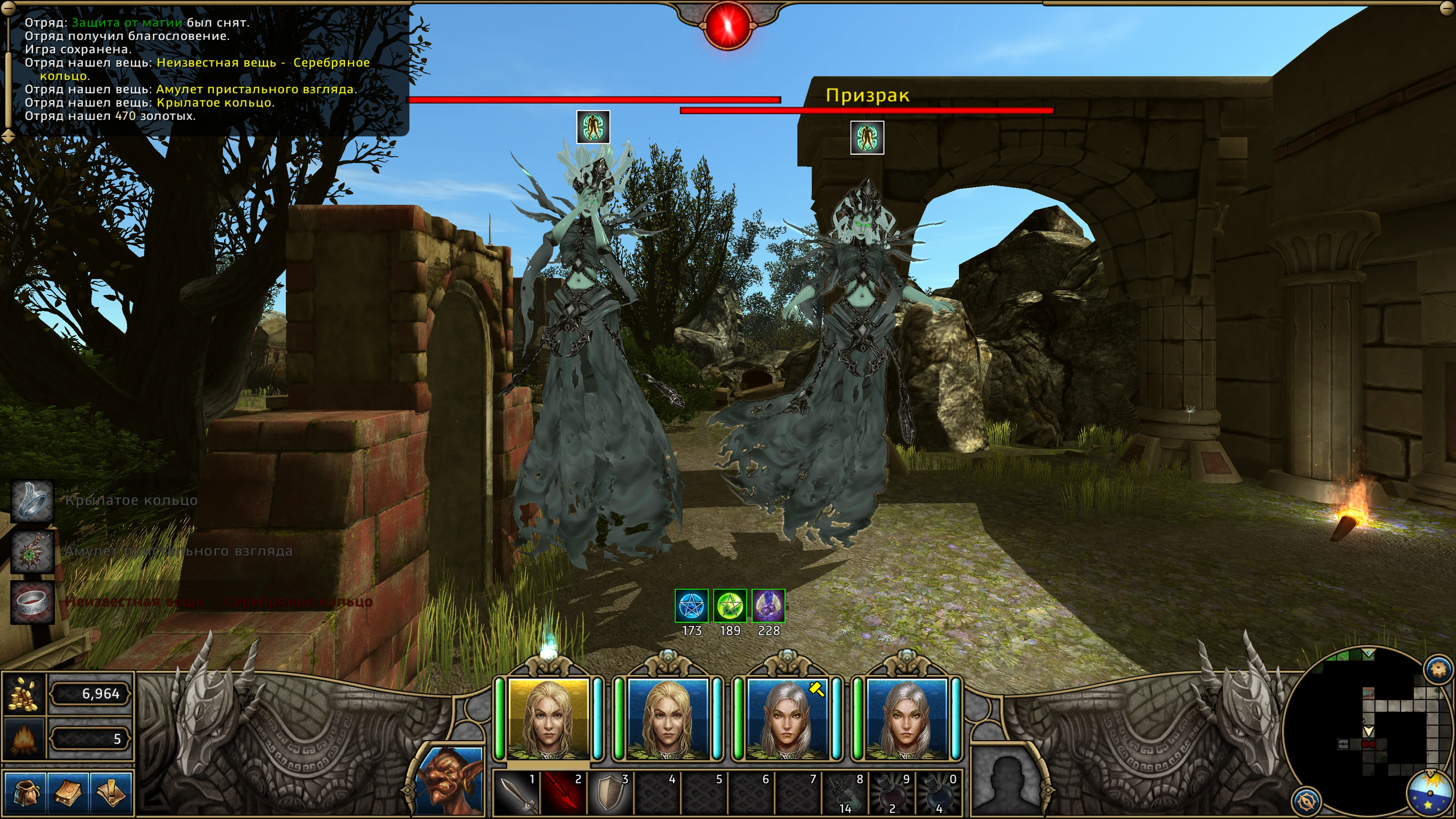The height and width of the screenshot is (819, 1456).
Task: Select the silver-haired elf with hammer icon
Action: tap(787, 719)
